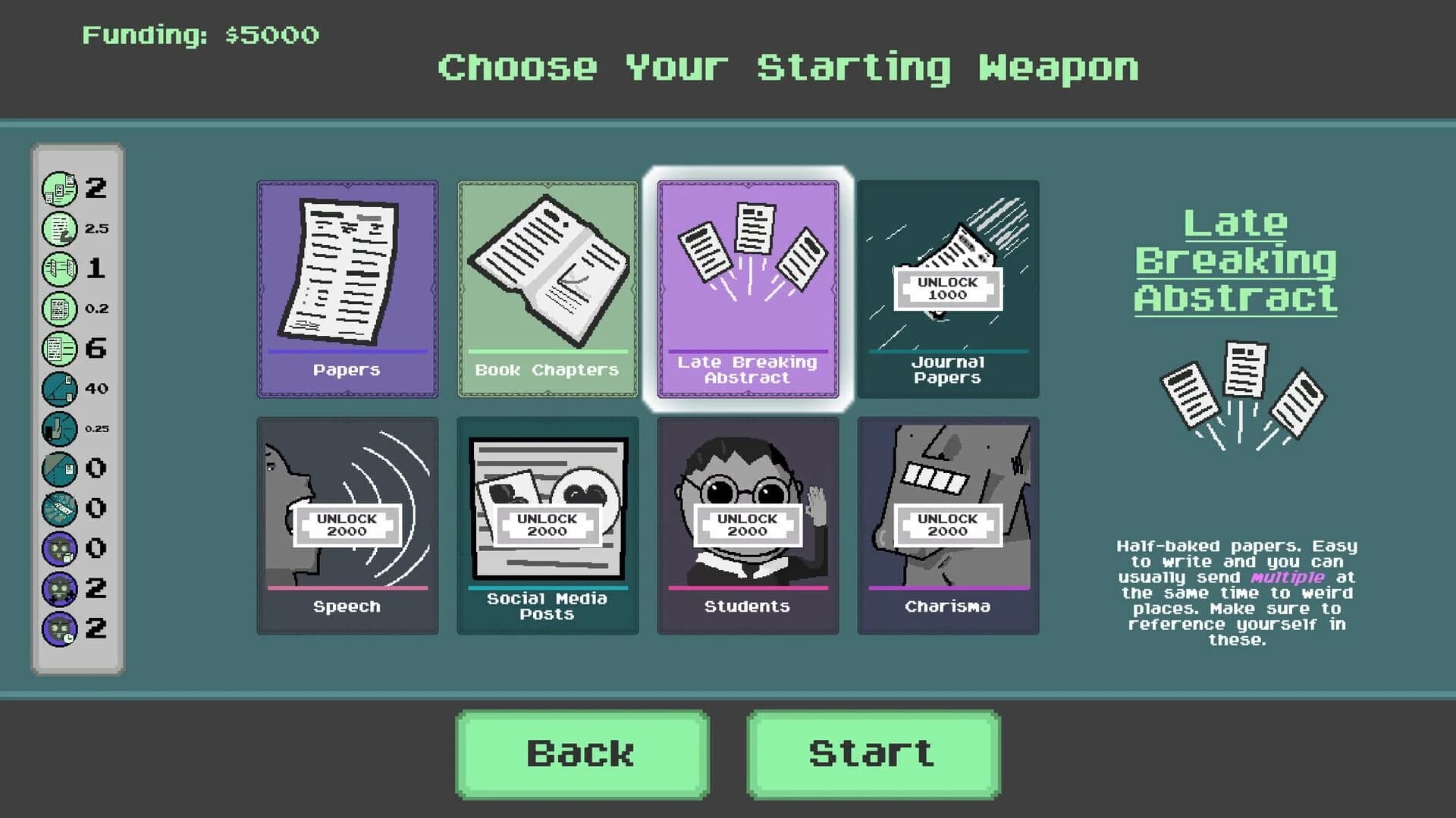The image size is (1456, 818).
Task: Click the robot-with-clock icon at sidebar bottom
Action: (59, 628)
